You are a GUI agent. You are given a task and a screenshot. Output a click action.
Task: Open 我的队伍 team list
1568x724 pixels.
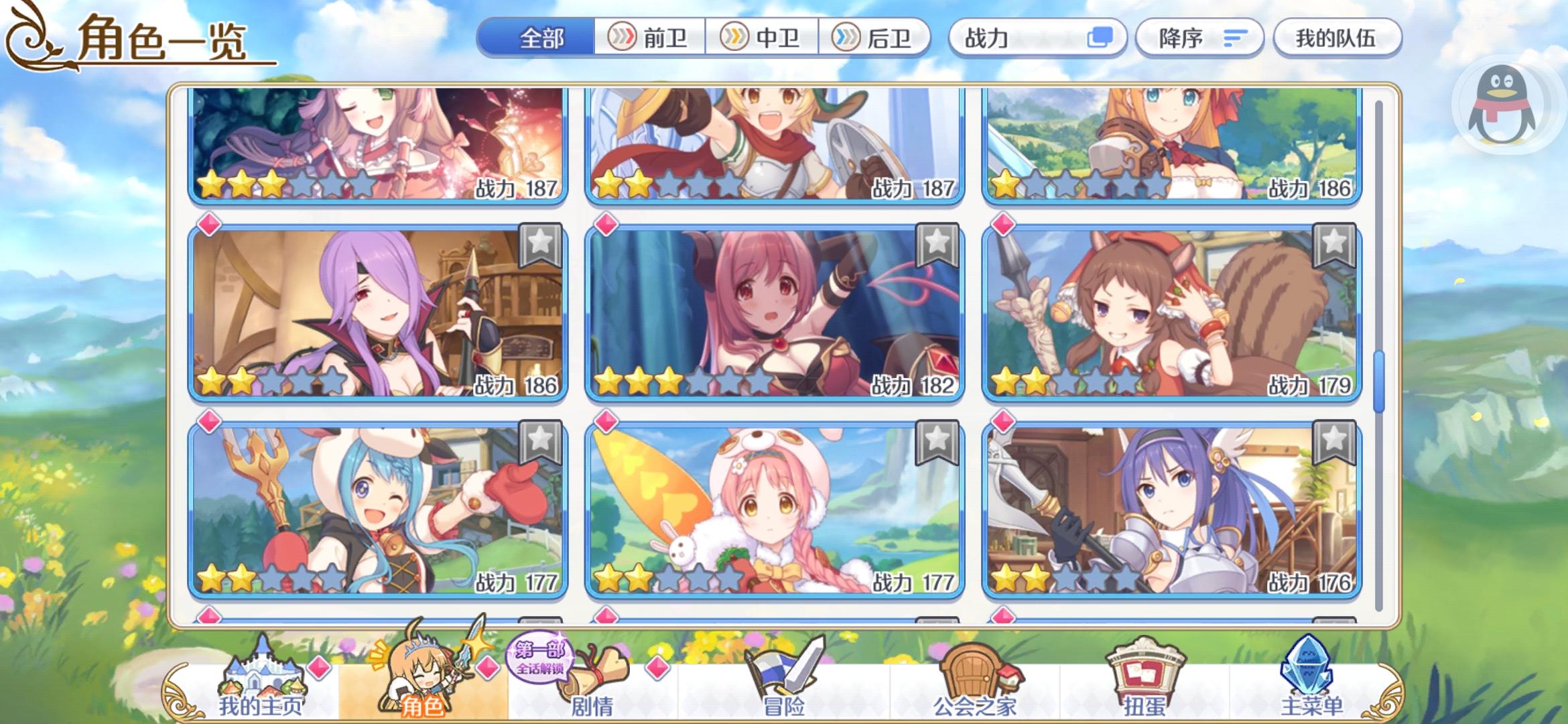coord(1337,38)
